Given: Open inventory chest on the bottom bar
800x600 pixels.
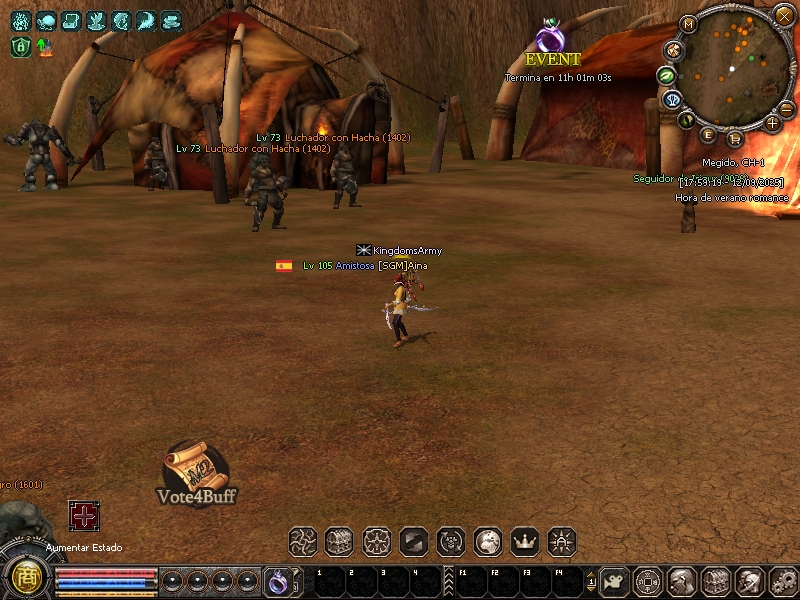Looking at the screenshot, I should tap(714, 580).
